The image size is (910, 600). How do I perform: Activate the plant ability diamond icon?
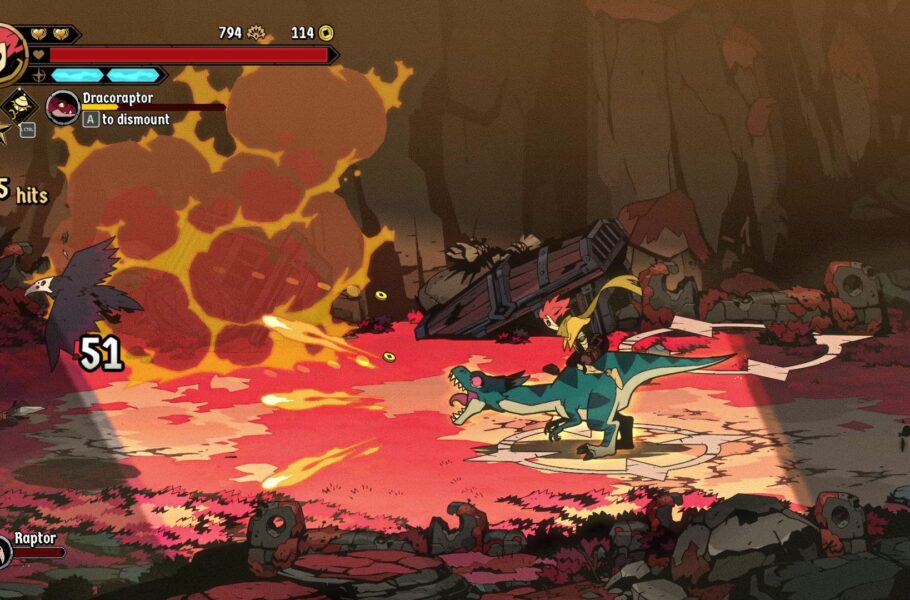(x=17, y=105)
